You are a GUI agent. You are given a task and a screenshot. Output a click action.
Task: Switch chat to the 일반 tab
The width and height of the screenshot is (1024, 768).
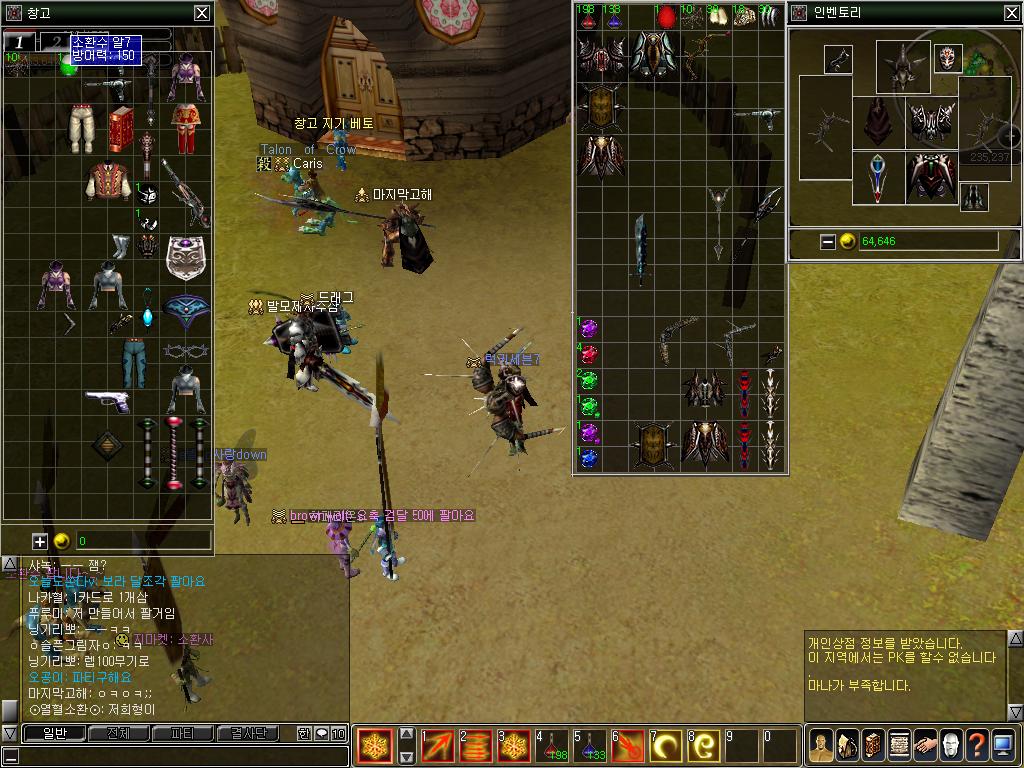coord(46,733)
